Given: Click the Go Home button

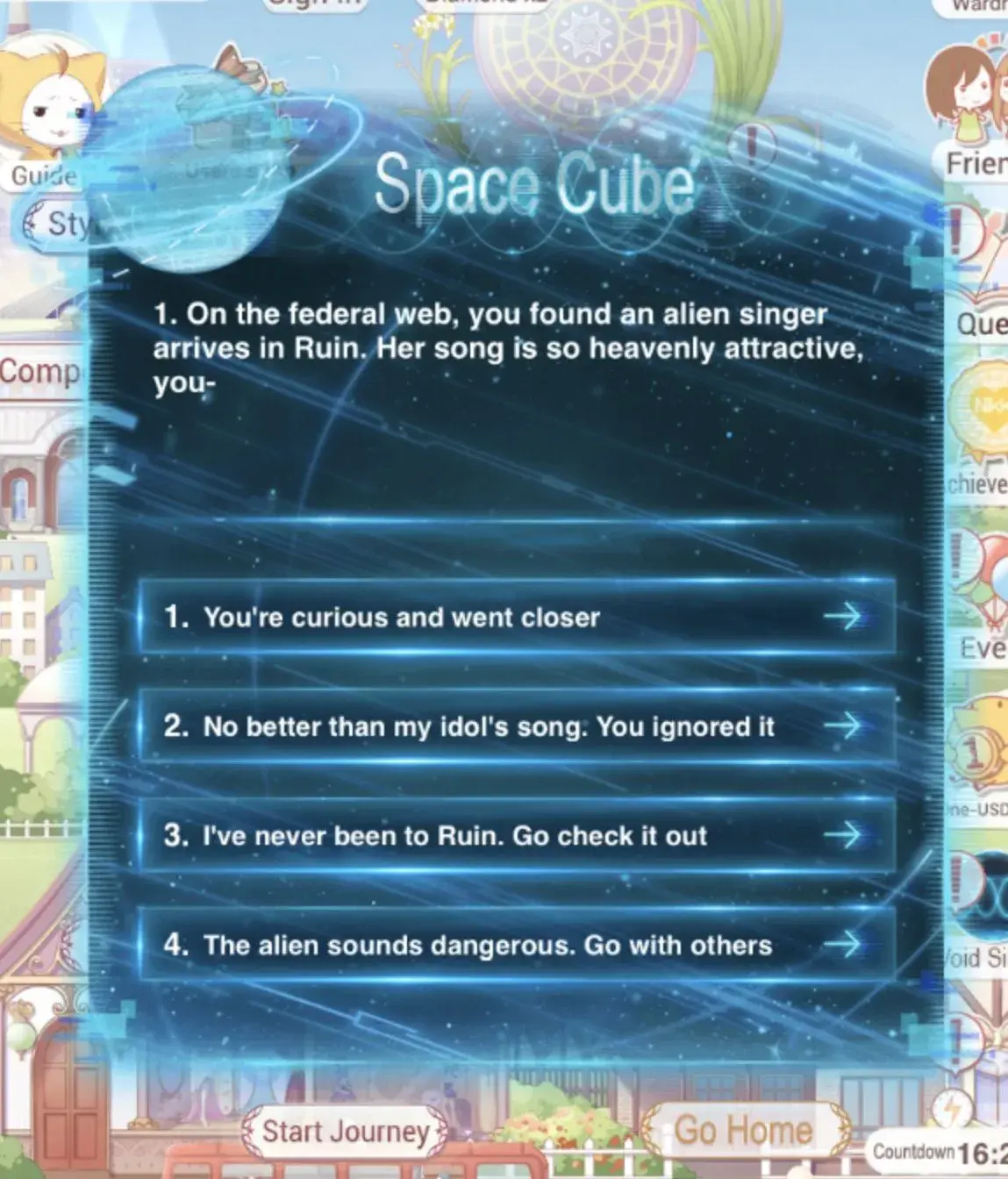Looking at the screenshot, I should pos(743,1130).
